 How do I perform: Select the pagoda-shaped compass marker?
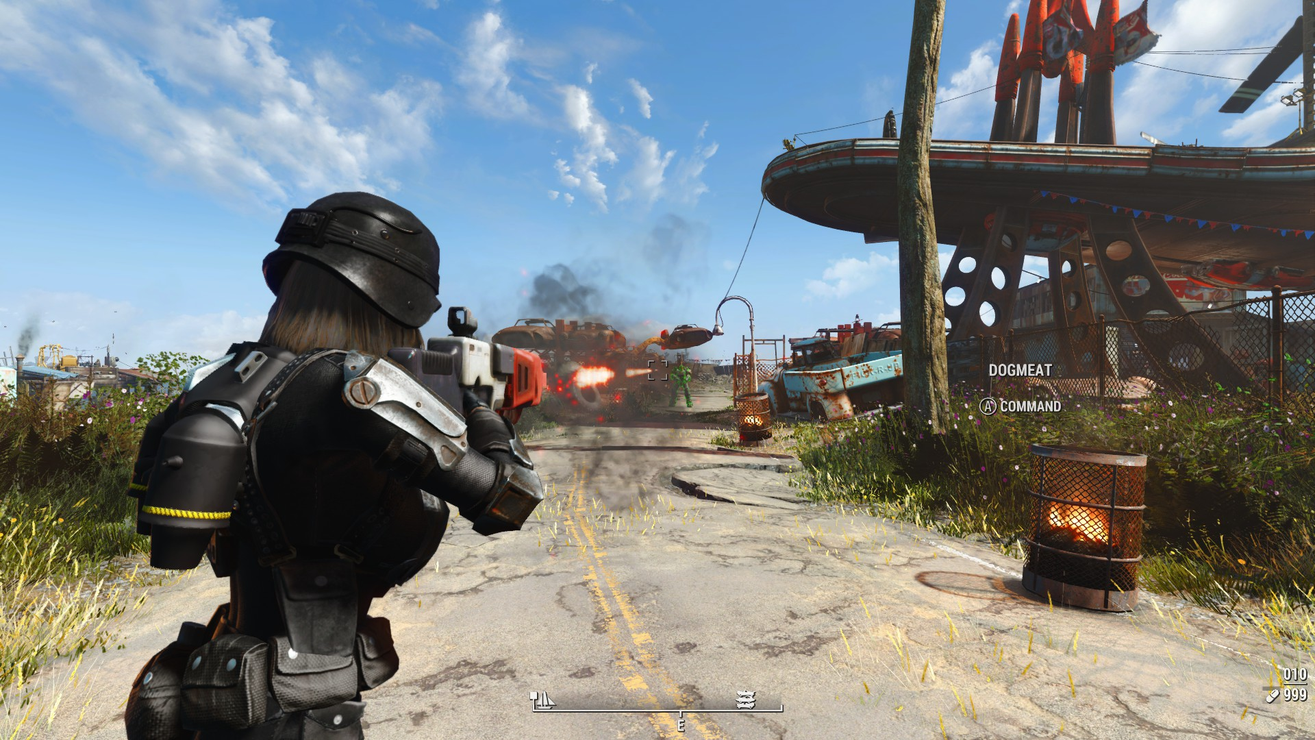(x=745, y=700)
